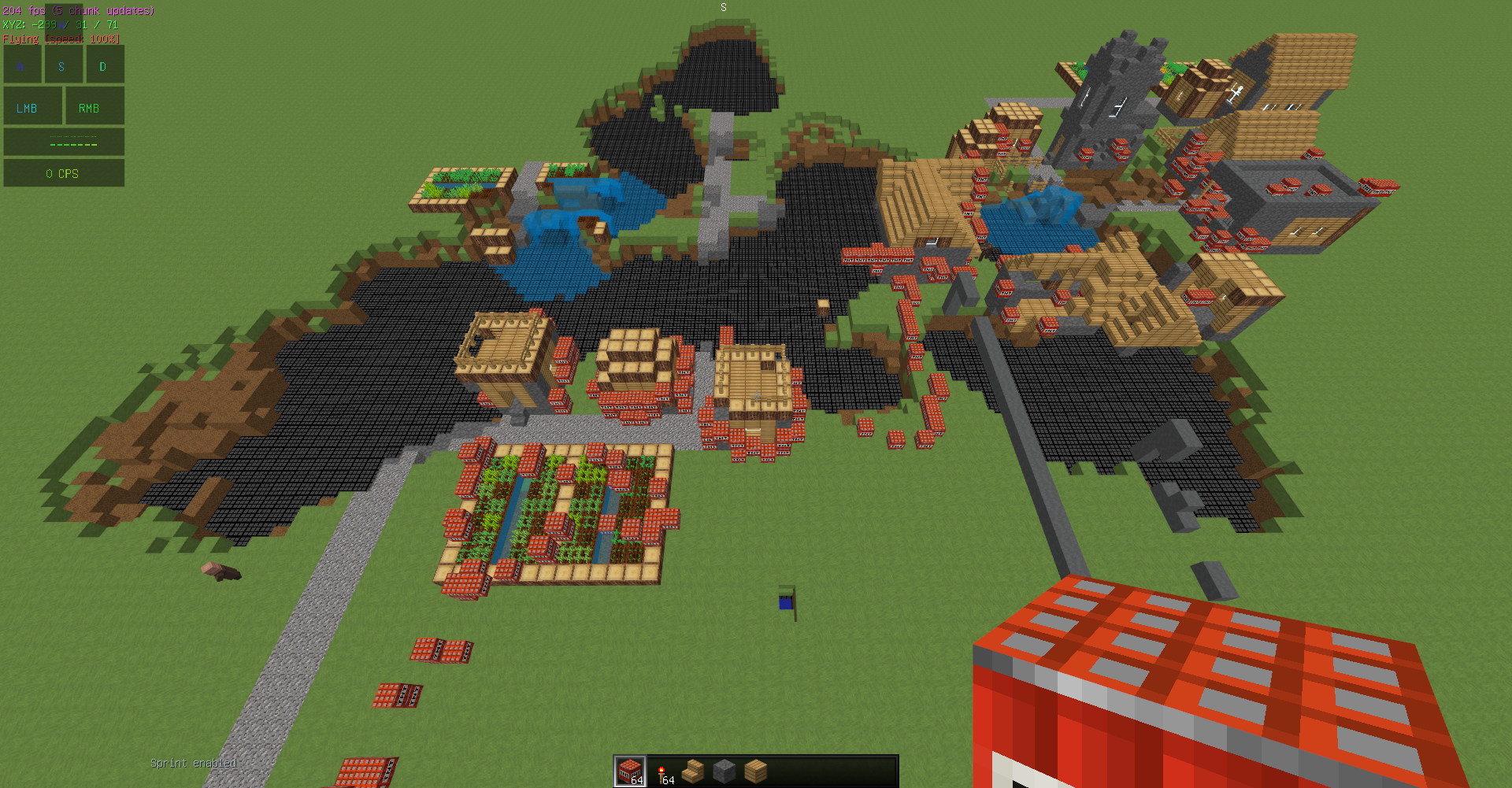Screen dimensions: 1512x788
Task: Switch to the wooden stairs slot
Action: pos(693,771)
